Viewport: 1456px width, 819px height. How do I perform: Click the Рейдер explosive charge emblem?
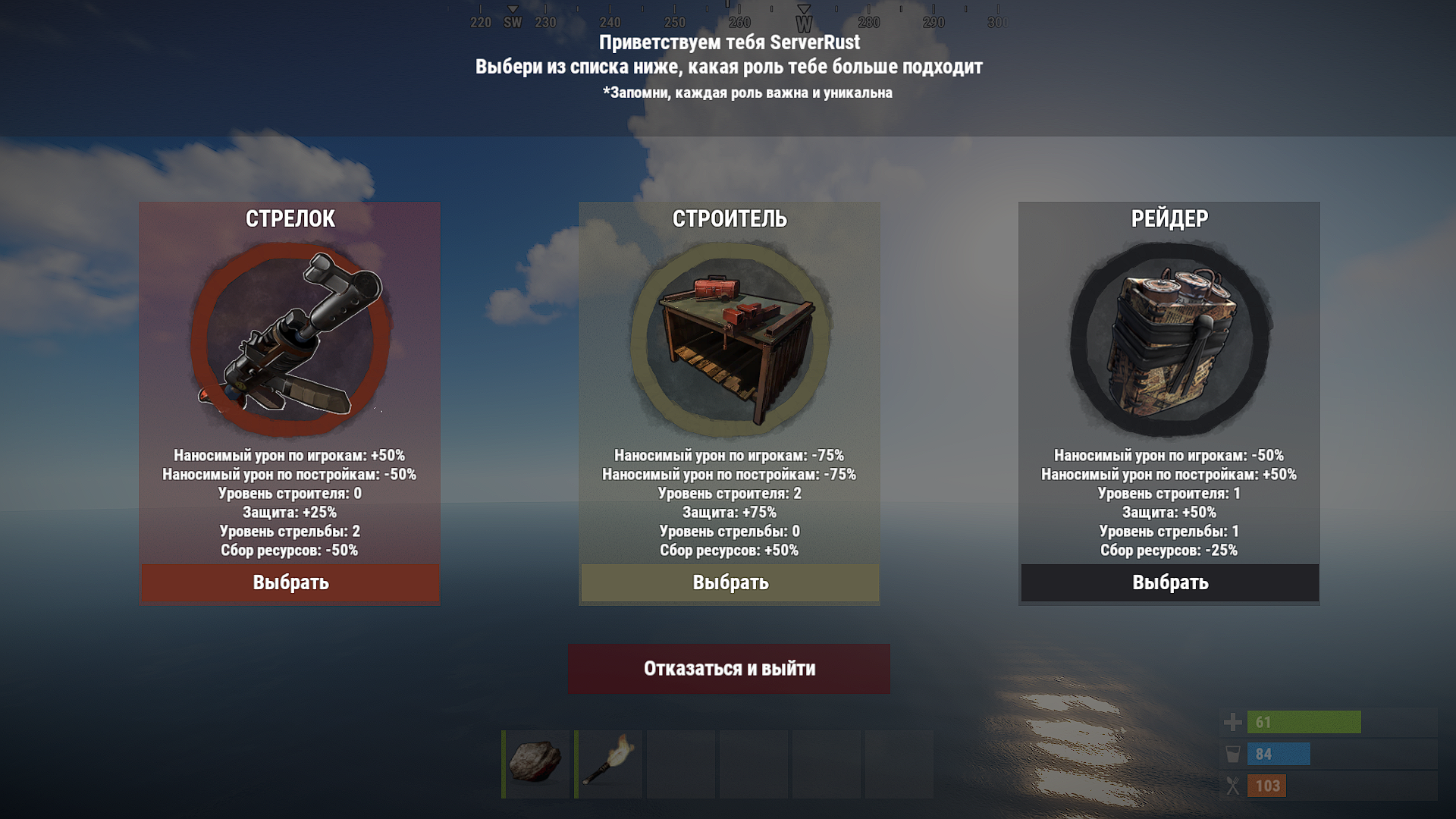(x=1169, y=339)
